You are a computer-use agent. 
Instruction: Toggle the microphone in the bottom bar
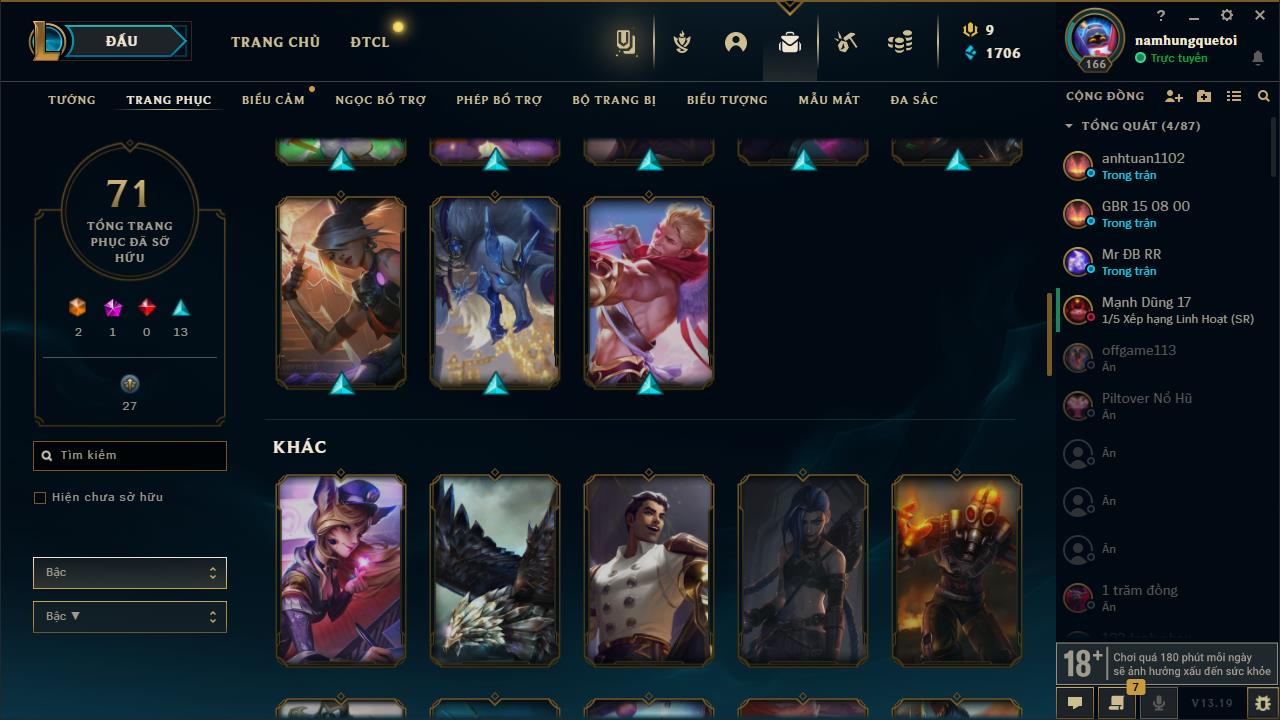1160,703
